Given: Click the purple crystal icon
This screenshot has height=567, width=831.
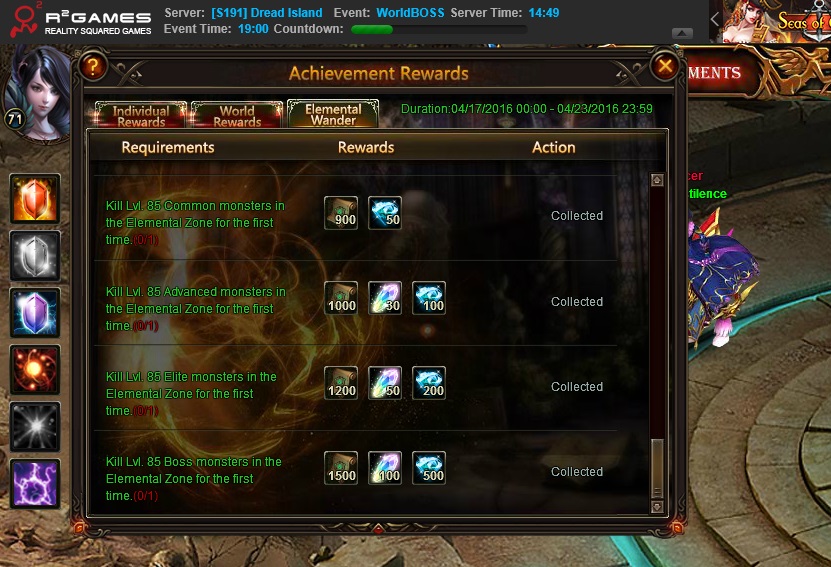Looking at the screenshot, I should (x=35, y=312).
